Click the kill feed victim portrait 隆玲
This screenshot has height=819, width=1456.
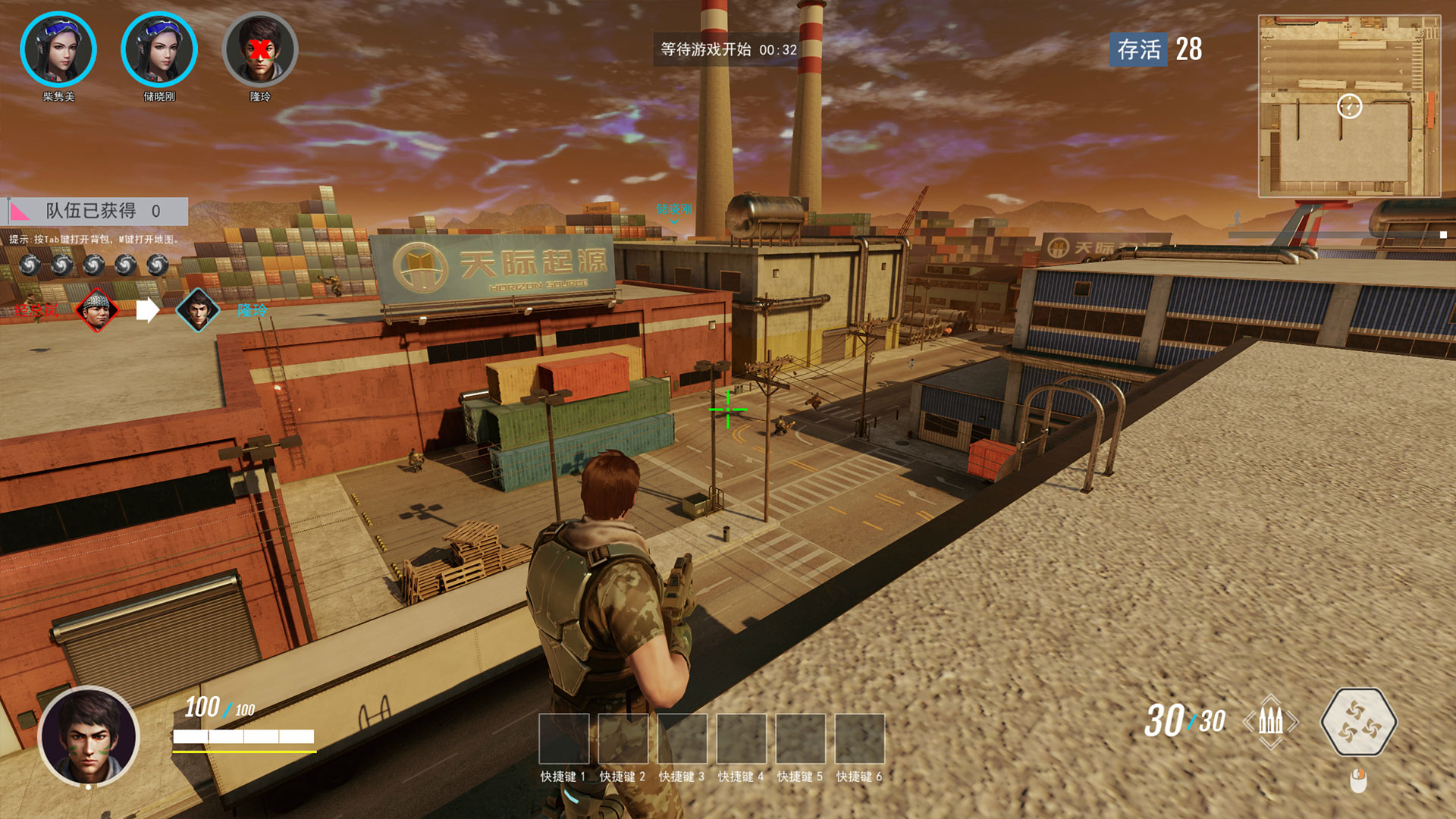[x=198, y=309]
